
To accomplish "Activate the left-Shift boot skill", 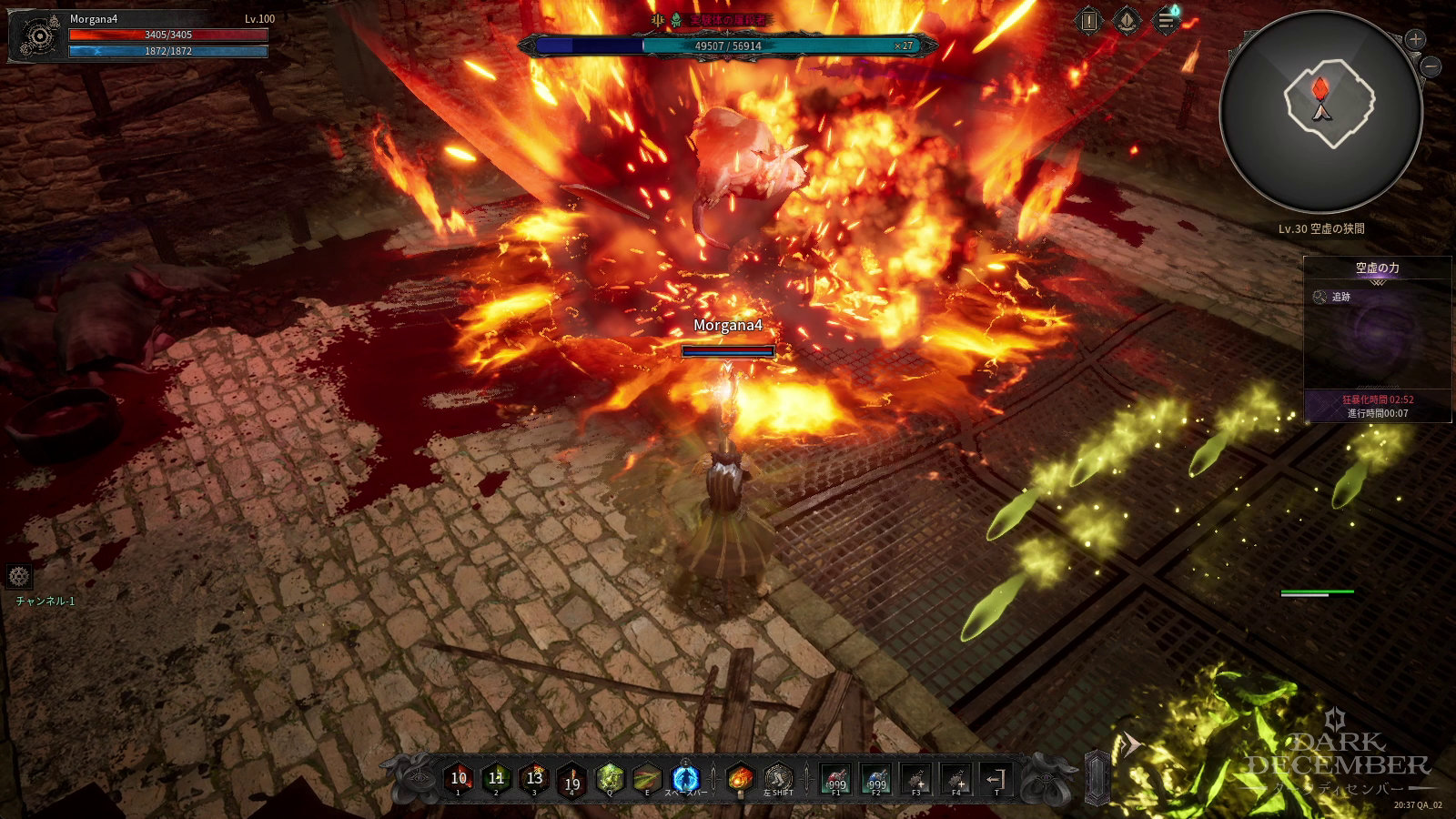I will (x=779, y=779).
